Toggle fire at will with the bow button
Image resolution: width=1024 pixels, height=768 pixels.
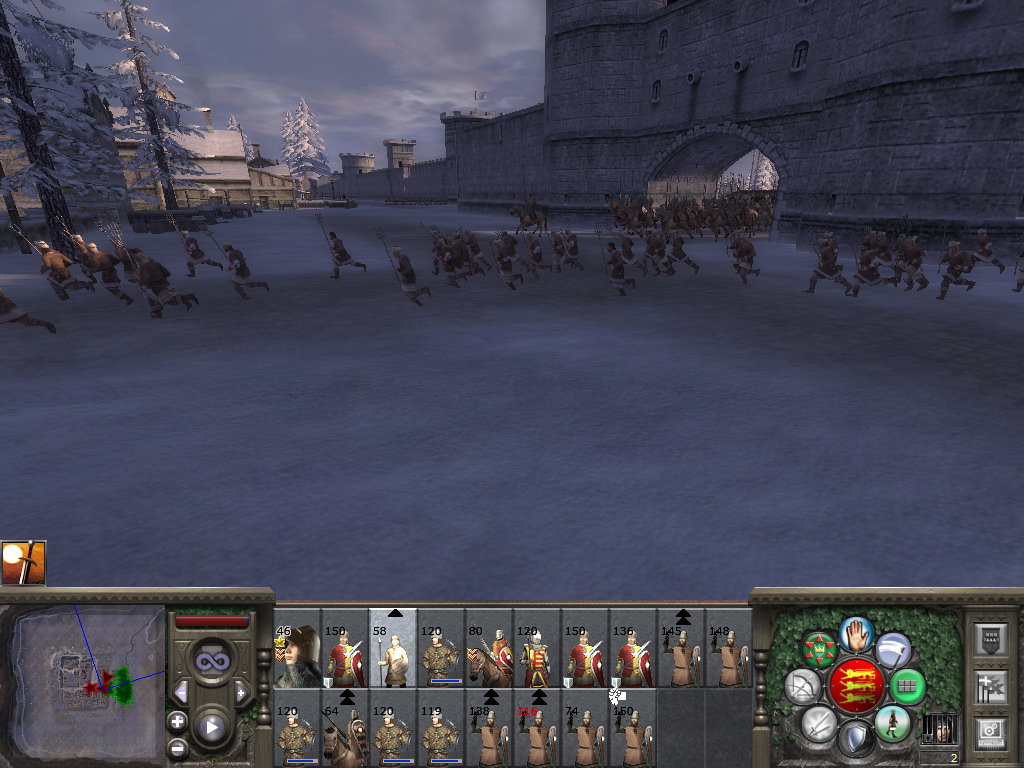pyautogui.click(x=802, y=687)
